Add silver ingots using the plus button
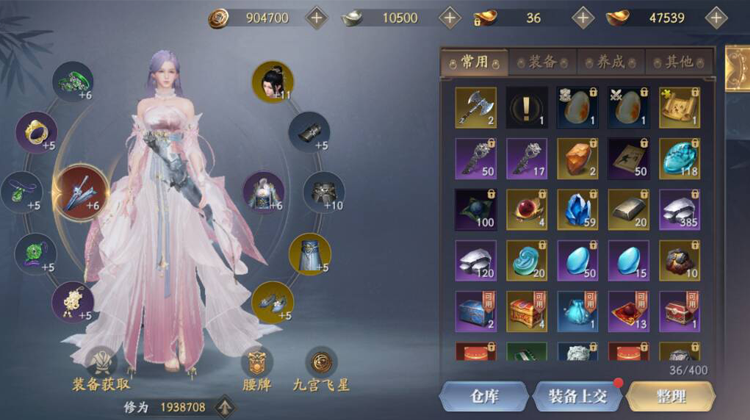The image size is (750, 420). [x=450, y=17]
